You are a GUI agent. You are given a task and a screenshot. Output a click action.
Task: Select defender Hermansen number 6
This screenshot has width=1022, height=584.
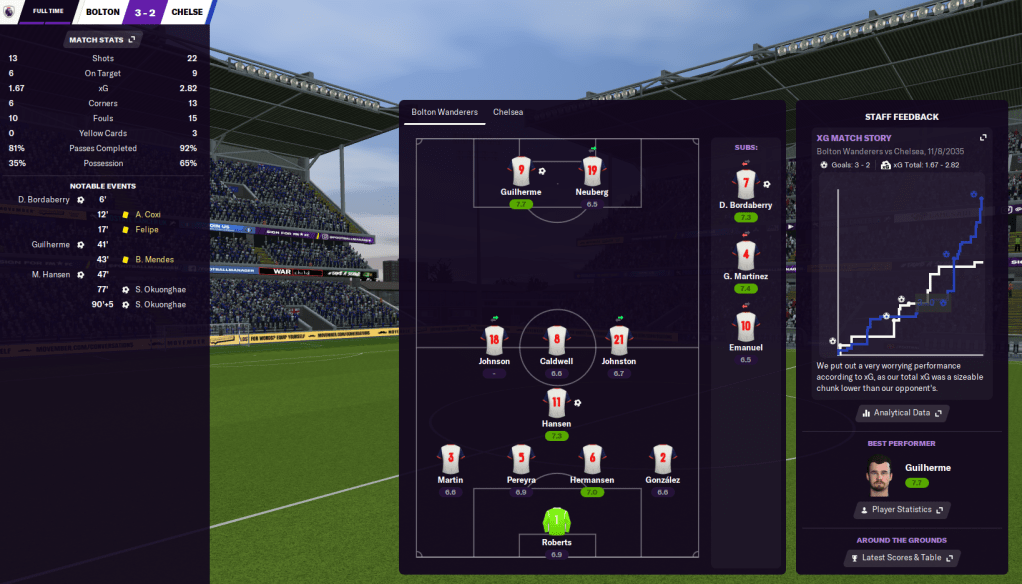click(592, 459)
